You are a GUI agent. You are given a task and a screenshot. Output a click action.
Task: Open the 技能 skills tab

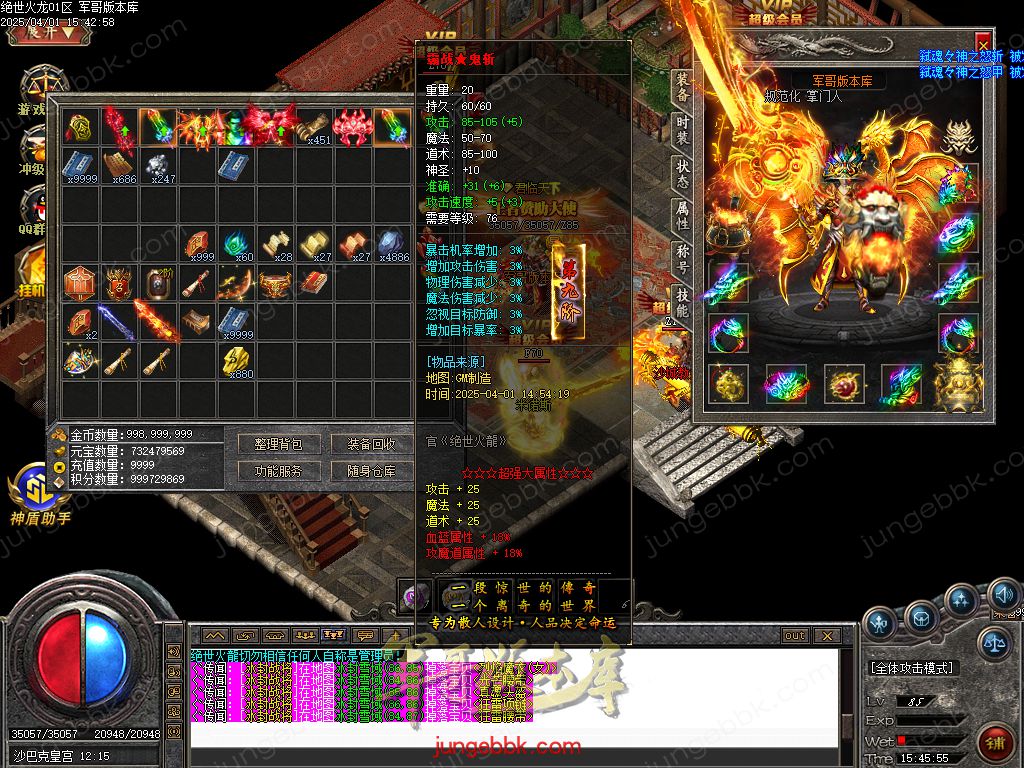(x=681, y=302)
